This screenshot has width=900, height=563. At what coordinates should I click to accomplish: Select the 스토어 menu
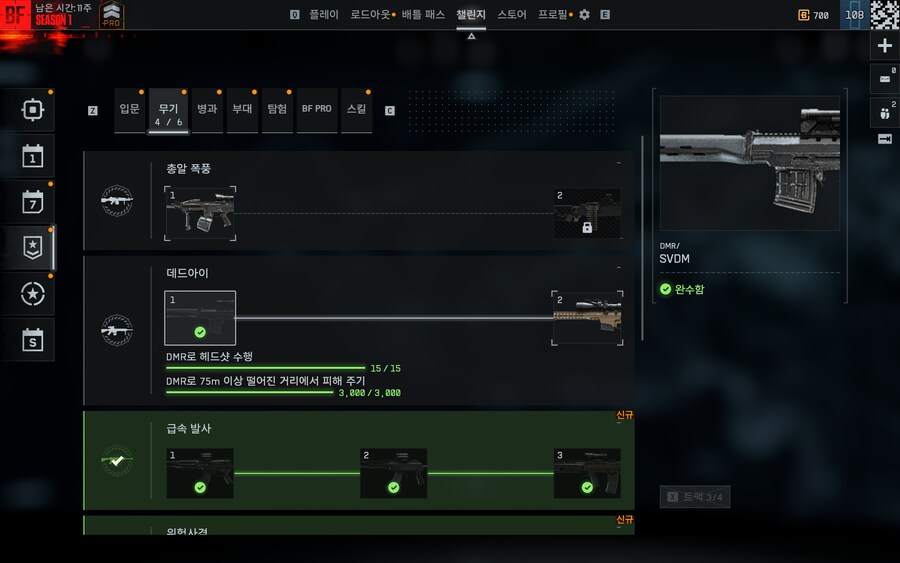[512, 15]
